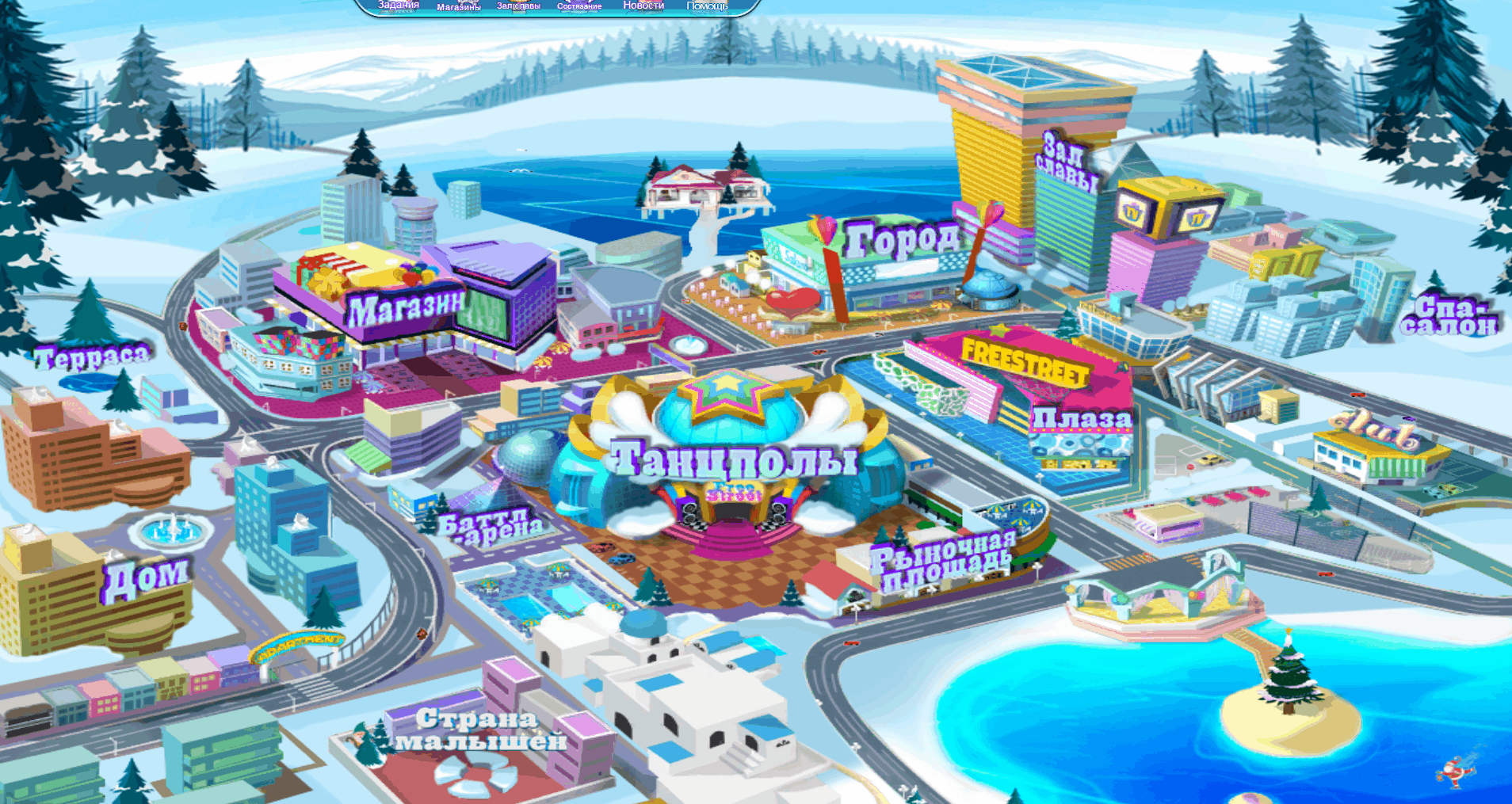Visit the Плаза location
The width and height of the screenshot is (1512, 804).
pos(1082,418)
